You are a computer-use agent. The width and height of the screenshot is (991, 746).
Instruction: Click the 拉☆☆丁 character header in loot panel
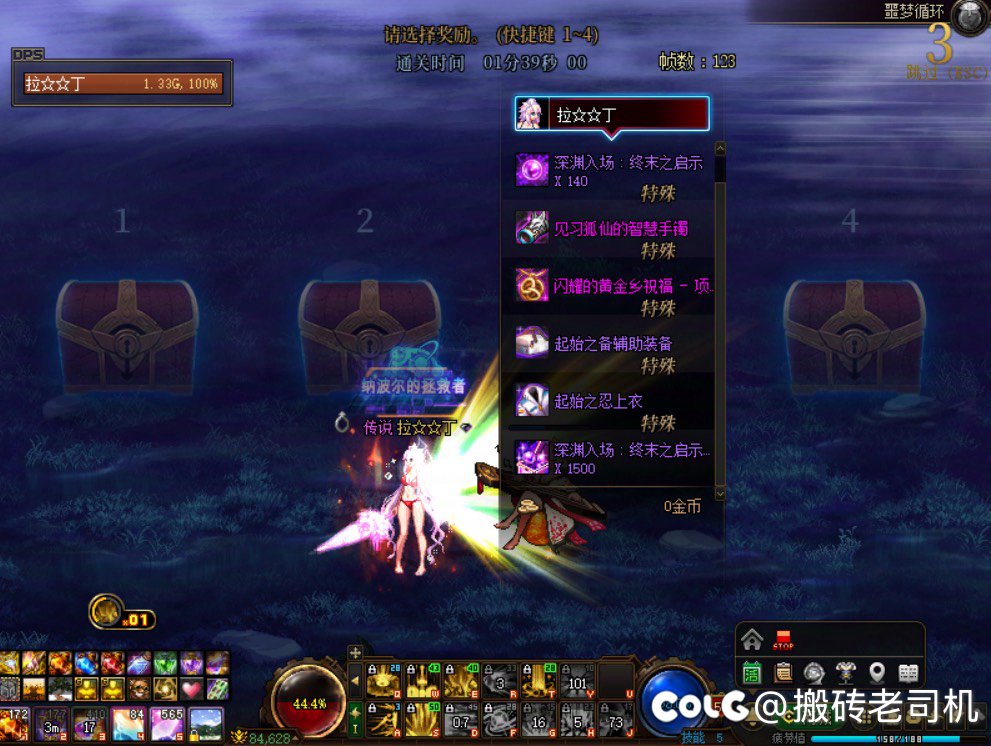click(612, 115)
